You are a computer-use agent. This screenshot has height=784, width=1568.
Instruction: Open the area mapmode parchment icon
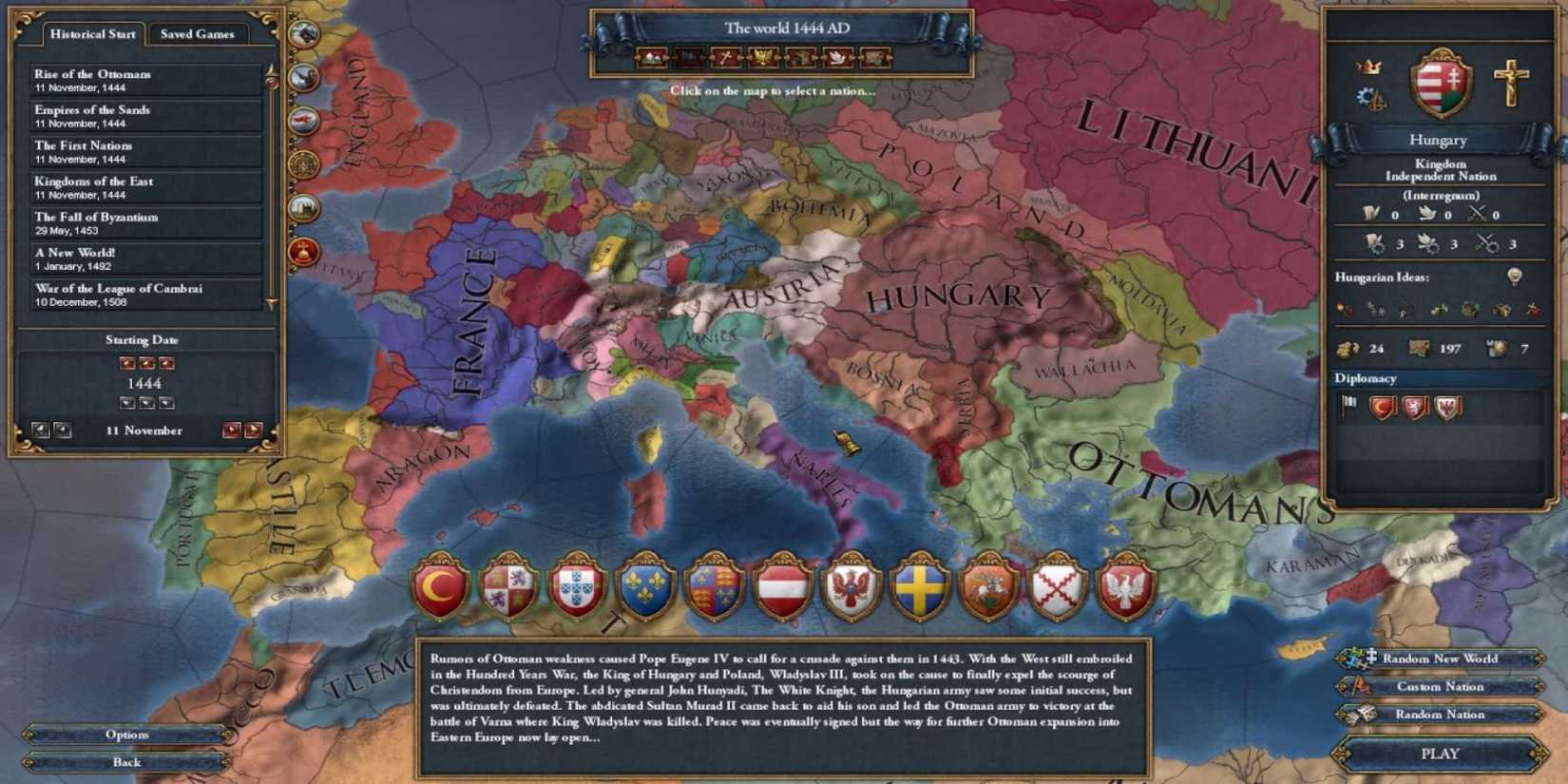click(x=872, y=57)
